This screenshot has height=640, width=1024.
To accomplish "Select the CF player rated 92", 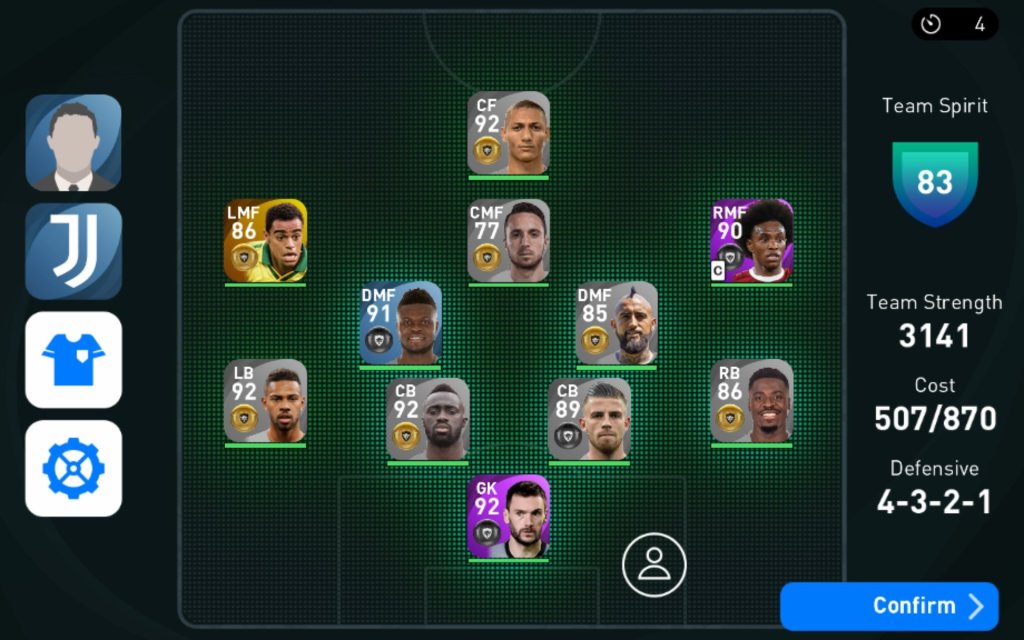I will pyautogui.click(x=509, y=134).
